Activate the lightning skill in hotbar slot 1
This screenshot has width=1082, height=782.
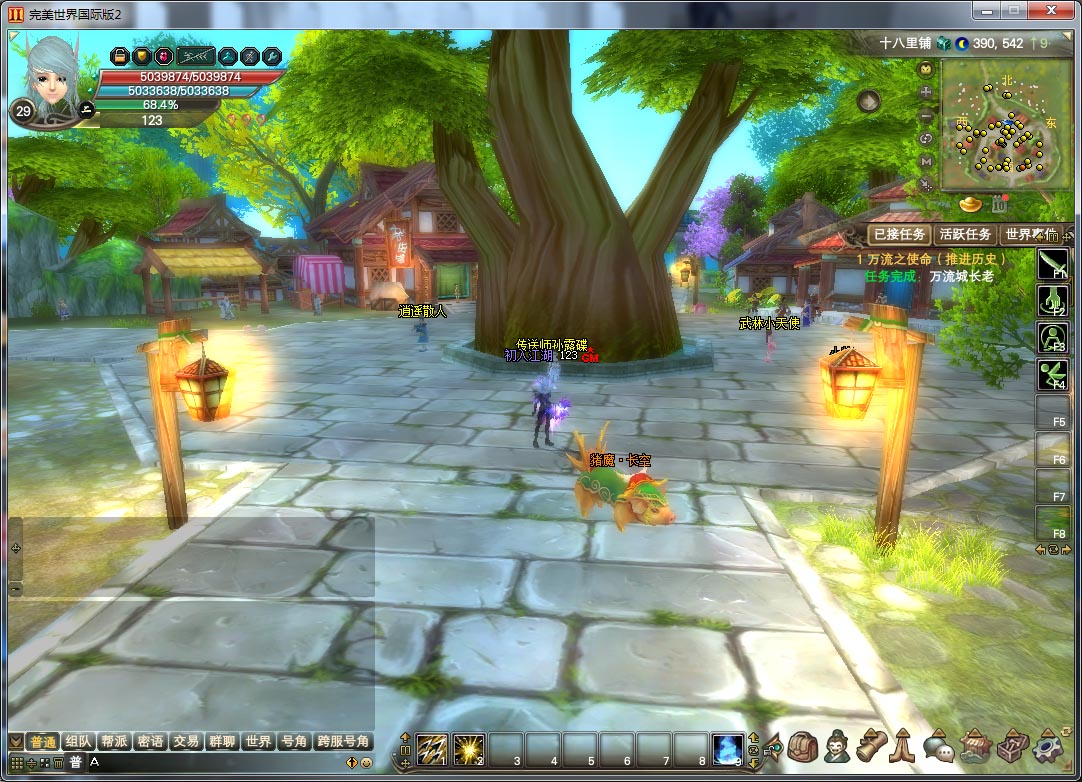[432, 748]
